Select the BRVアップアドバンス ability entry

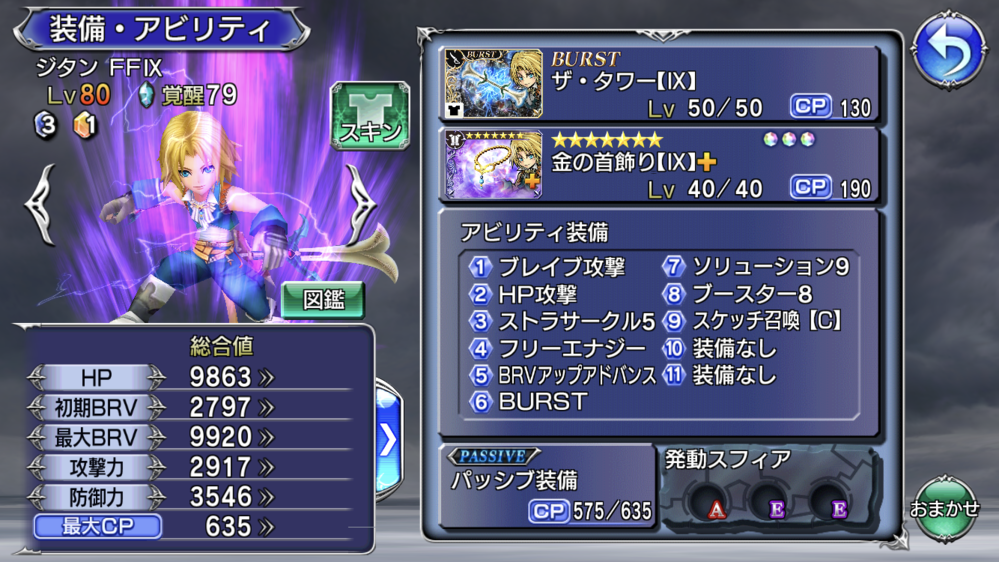(x=576, y=375)
